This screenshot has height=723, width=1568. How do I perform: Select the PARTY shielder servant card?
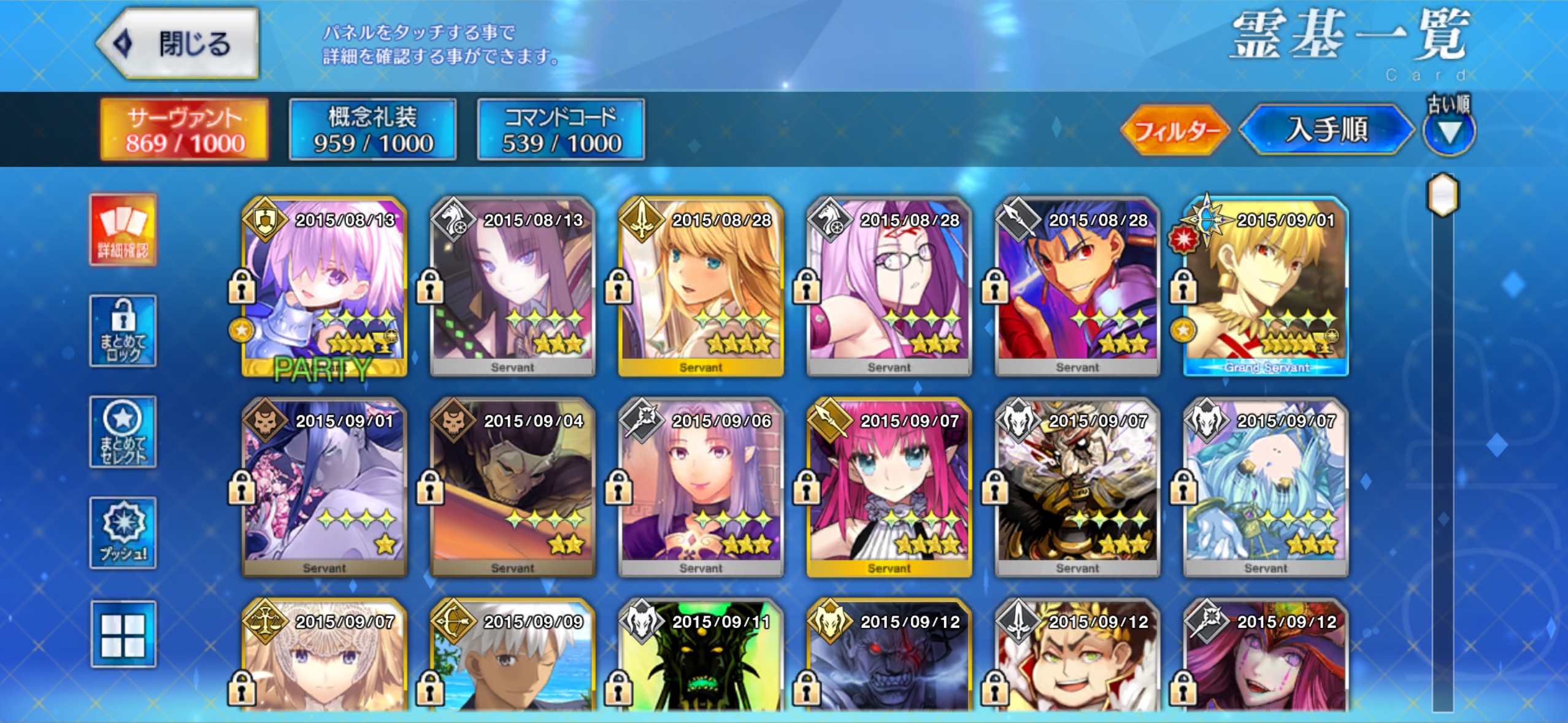(x=324, y=287)
